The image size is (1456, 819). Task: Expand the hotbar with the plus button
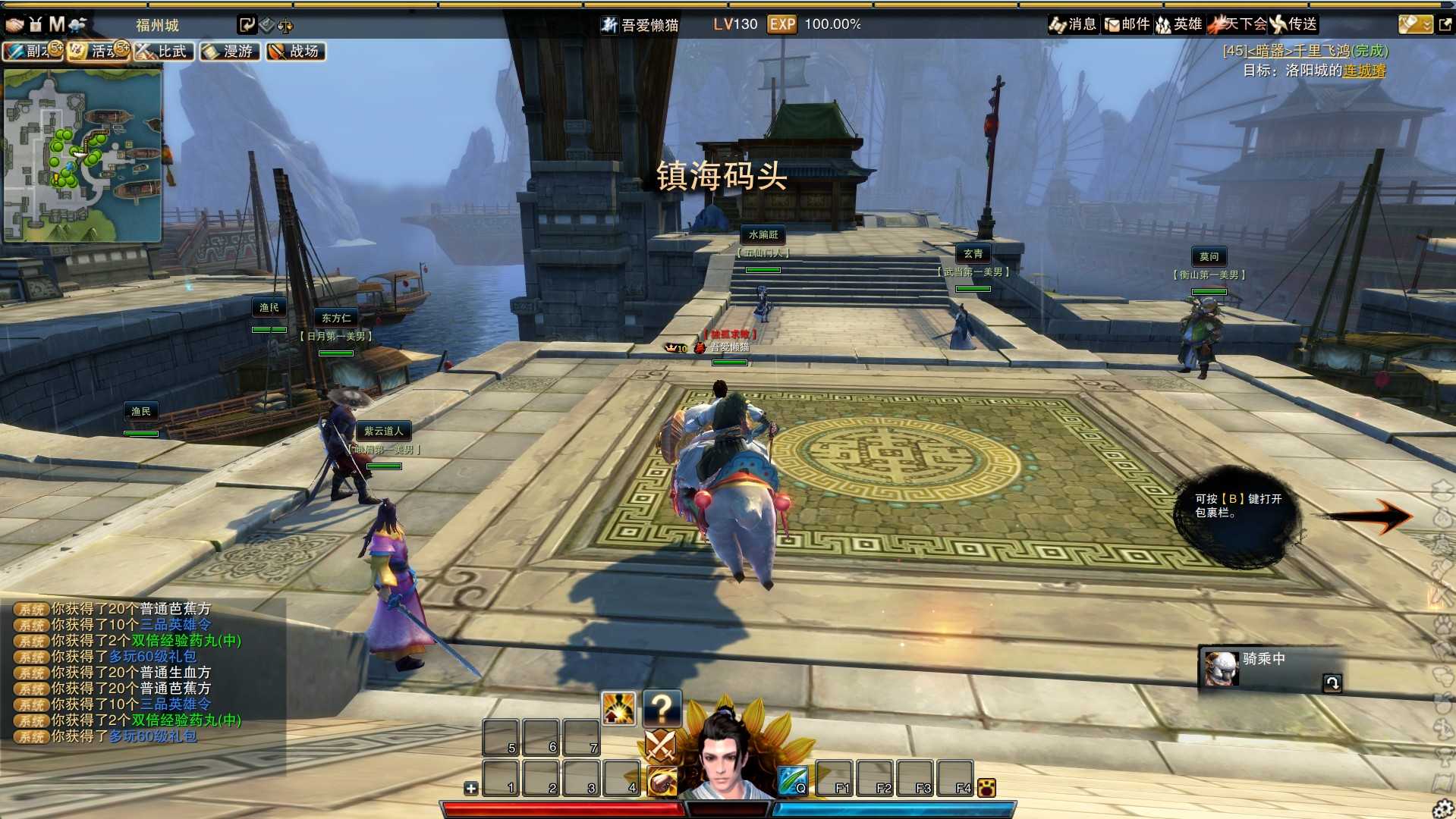(x=471, y=788)
